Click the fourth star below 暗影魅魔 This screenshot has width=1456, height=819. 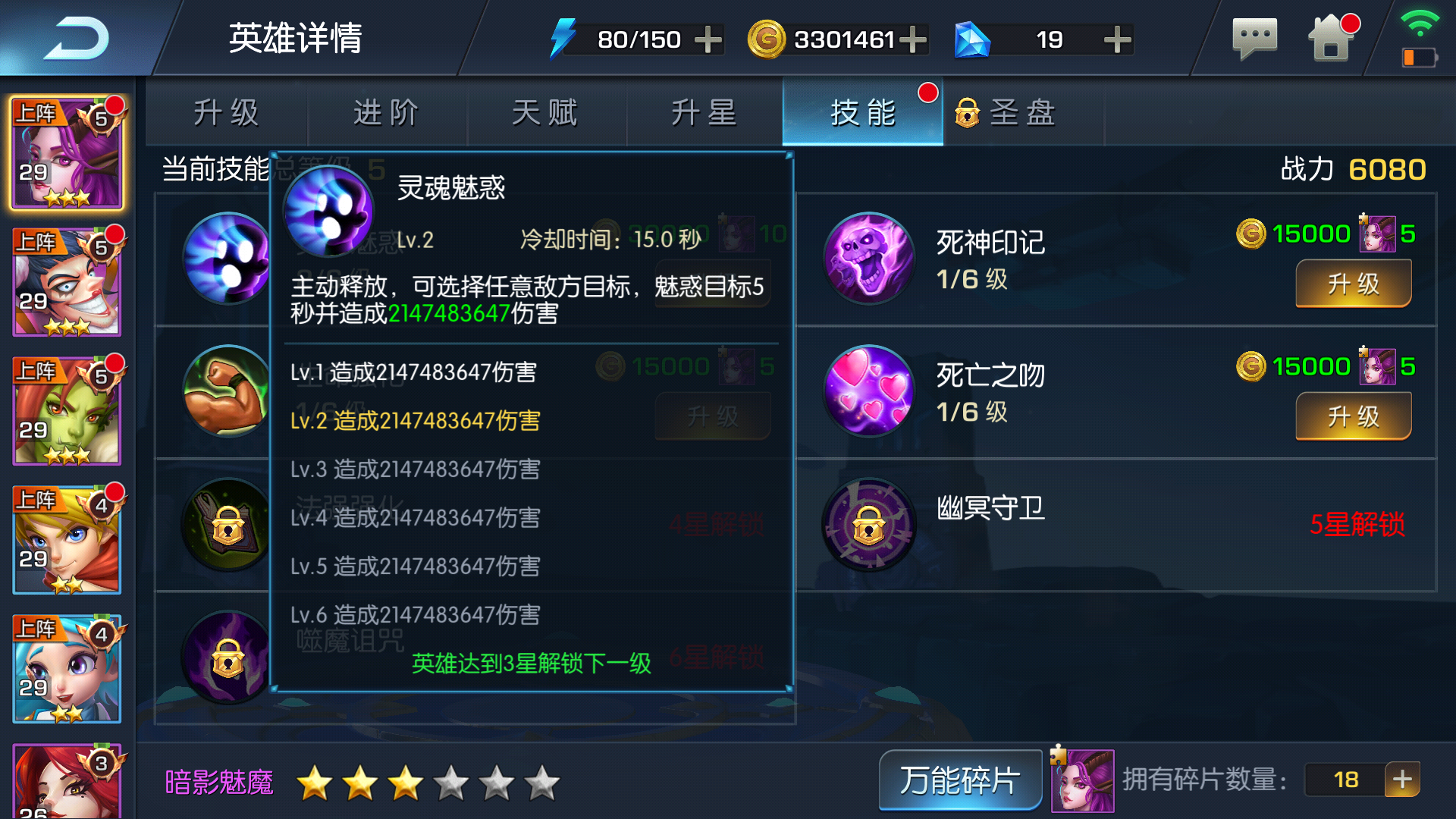(x=452, y=782)
